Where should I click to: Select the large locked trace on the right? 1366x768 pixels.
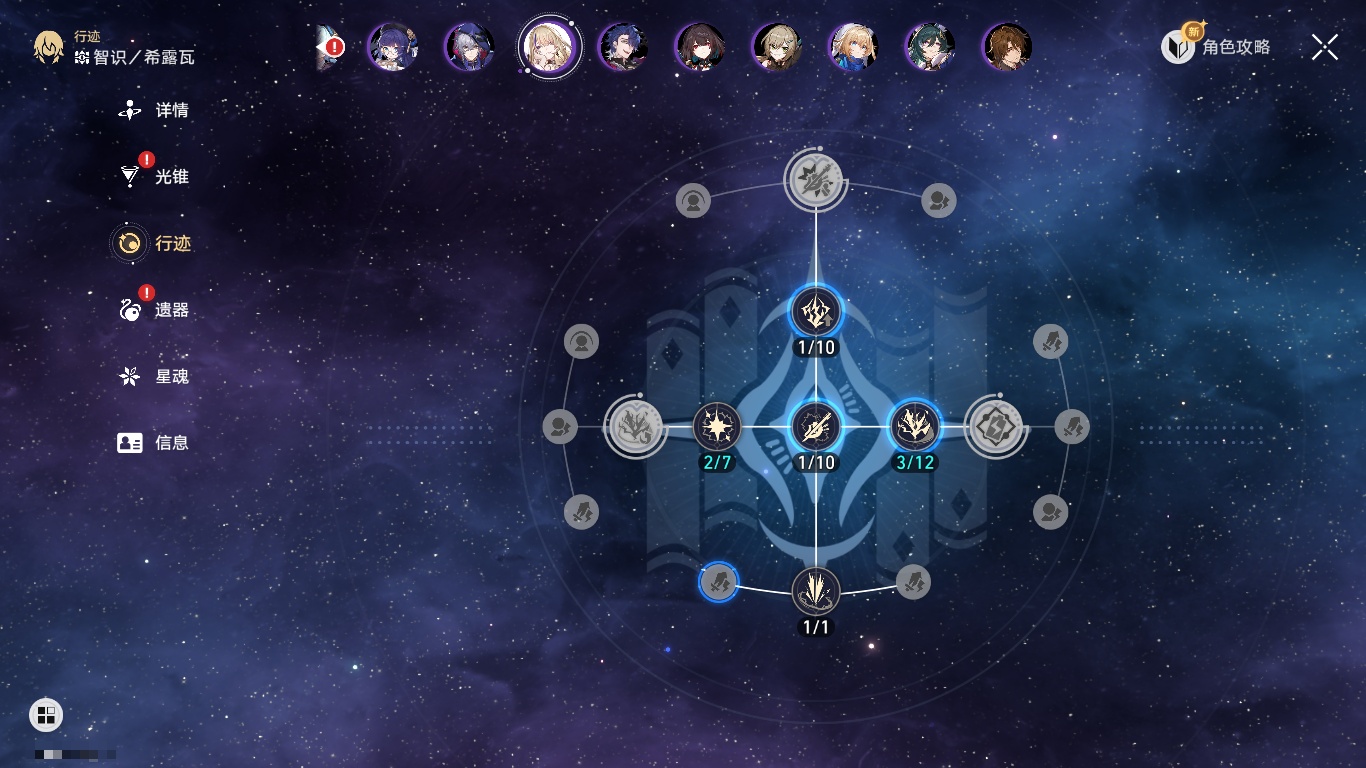(995, 428)
